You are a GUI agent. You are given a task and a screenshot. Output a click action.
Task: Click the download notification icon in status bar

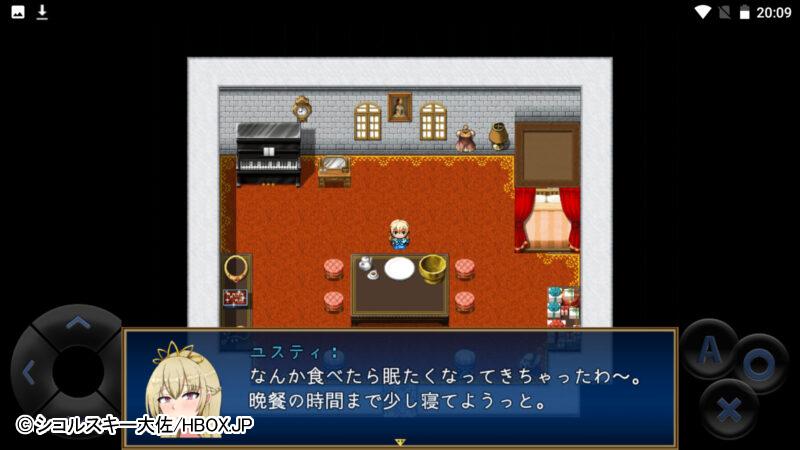tap(42, 12)
